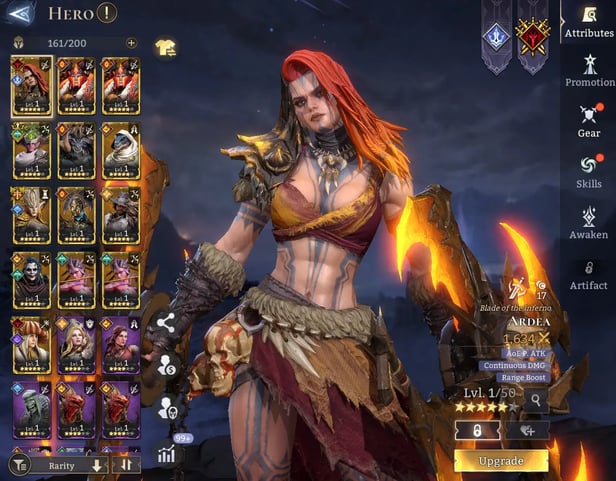
Task: Show the Skills tab
Action: tap(589, 169)
